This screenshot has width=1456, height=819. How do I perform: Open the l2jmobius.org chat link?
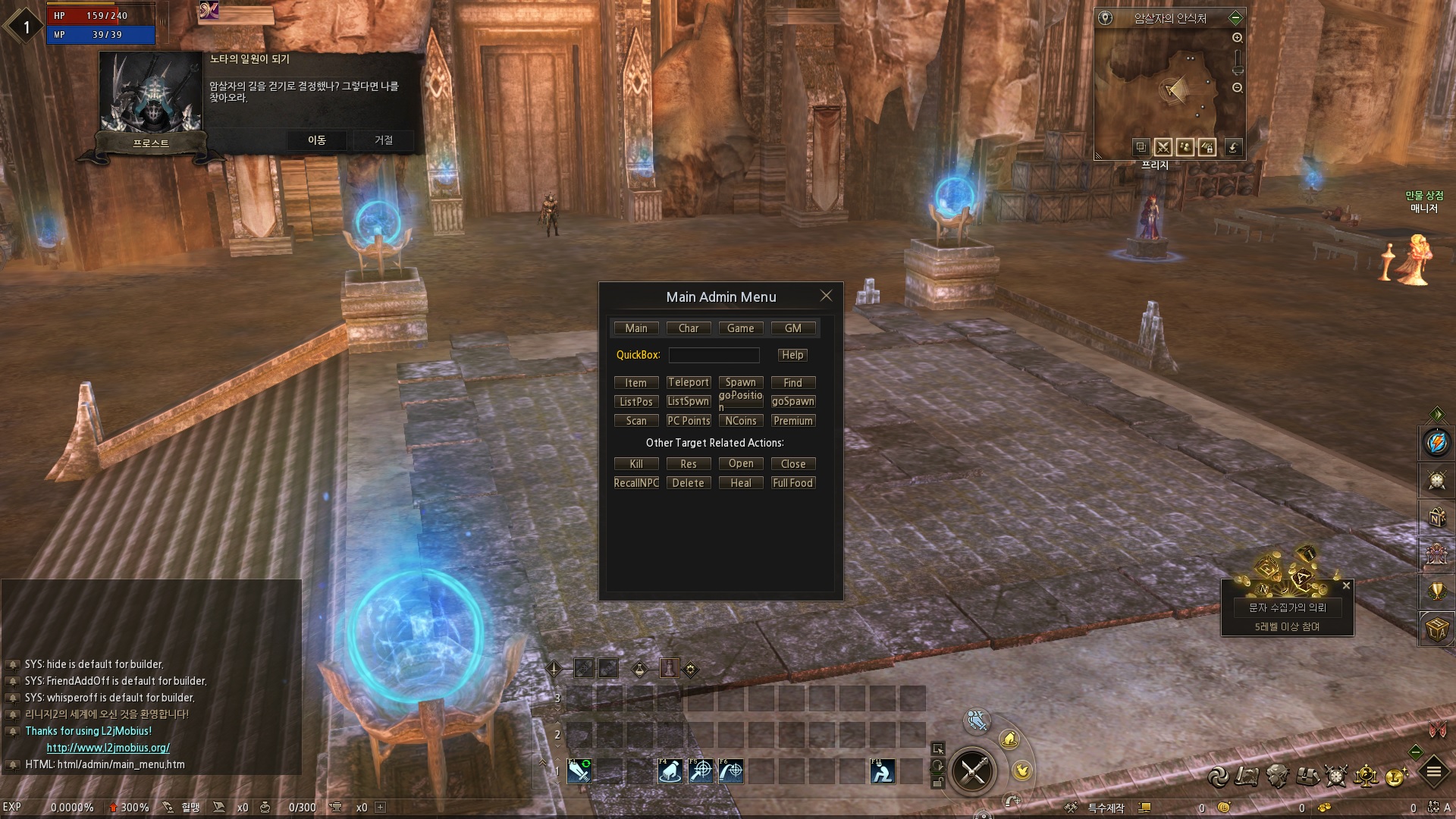(108, 748)
